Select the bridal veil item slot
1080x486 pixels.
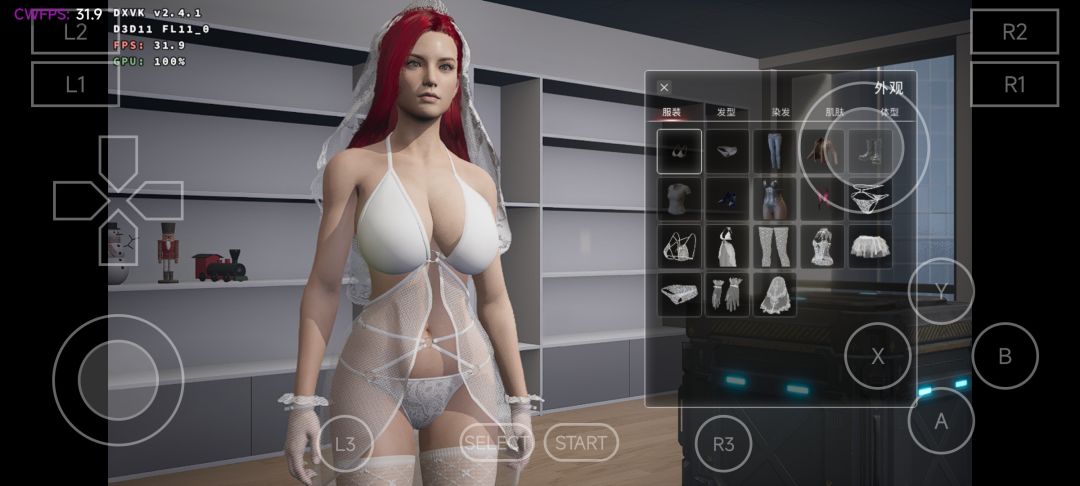coord(775,294)
